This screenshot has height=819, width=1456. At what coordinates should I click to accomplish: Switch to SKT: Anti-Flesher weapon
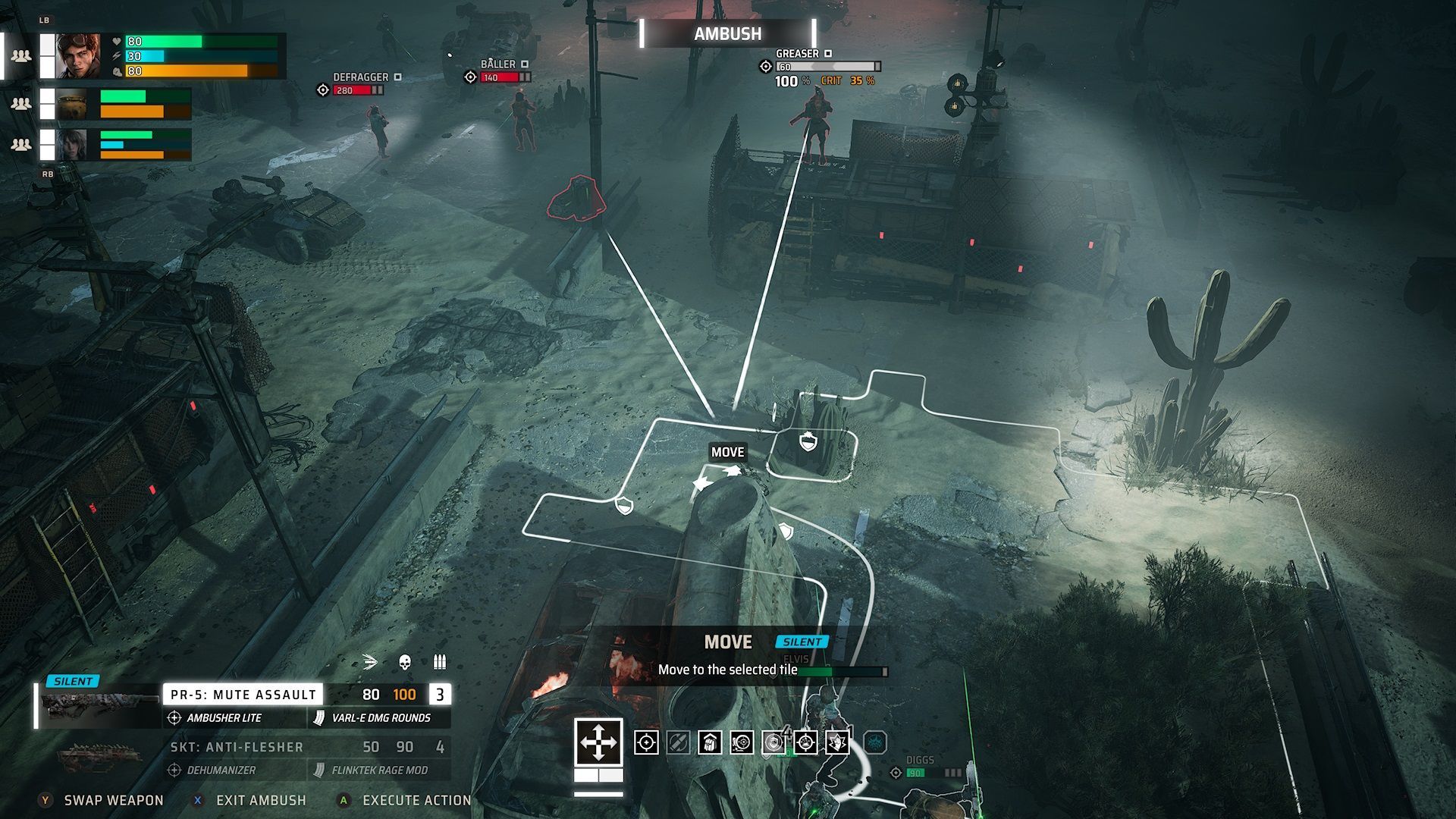237,747
